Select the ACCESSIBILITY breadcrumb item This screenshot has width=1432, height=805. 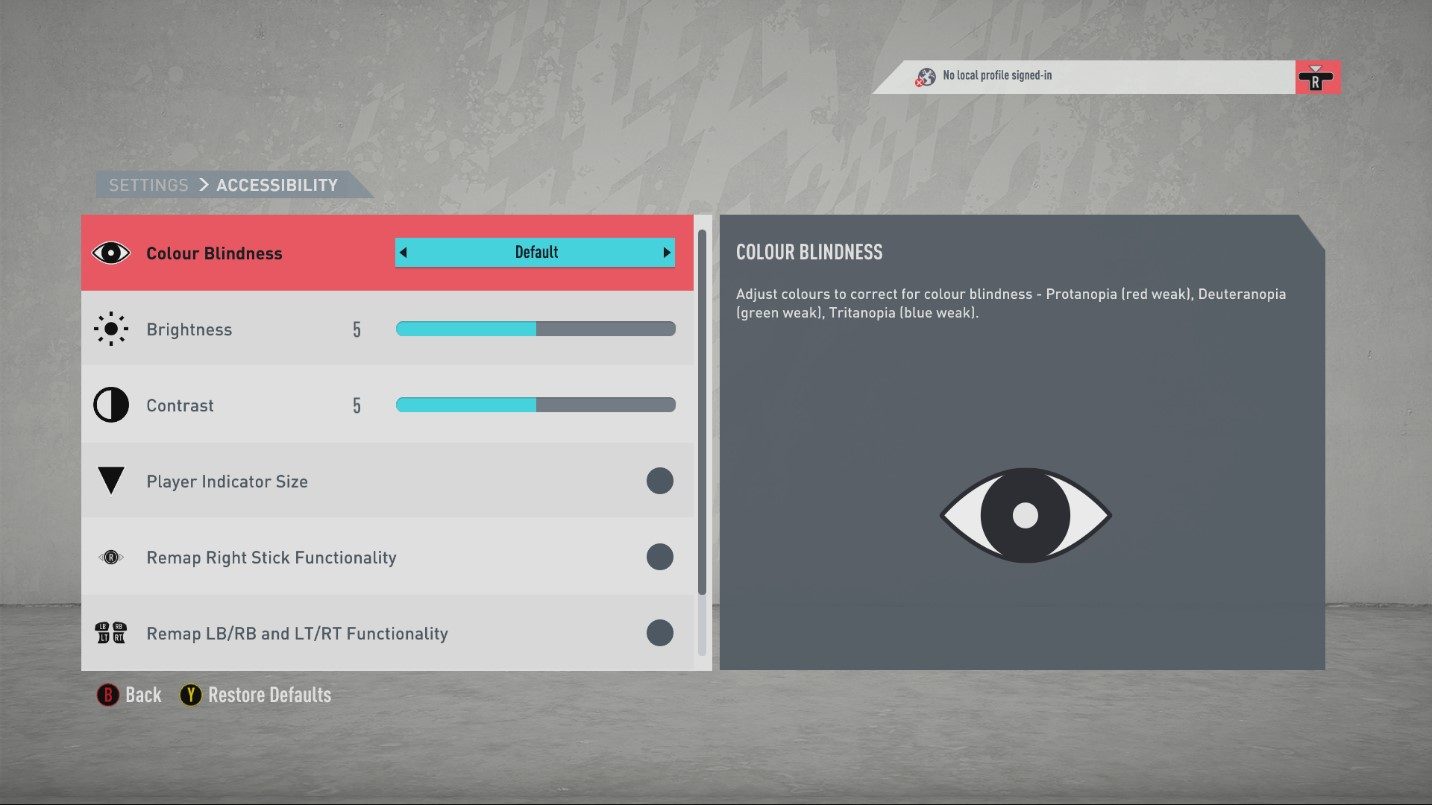pyautogui.click(x=276, y=184)
